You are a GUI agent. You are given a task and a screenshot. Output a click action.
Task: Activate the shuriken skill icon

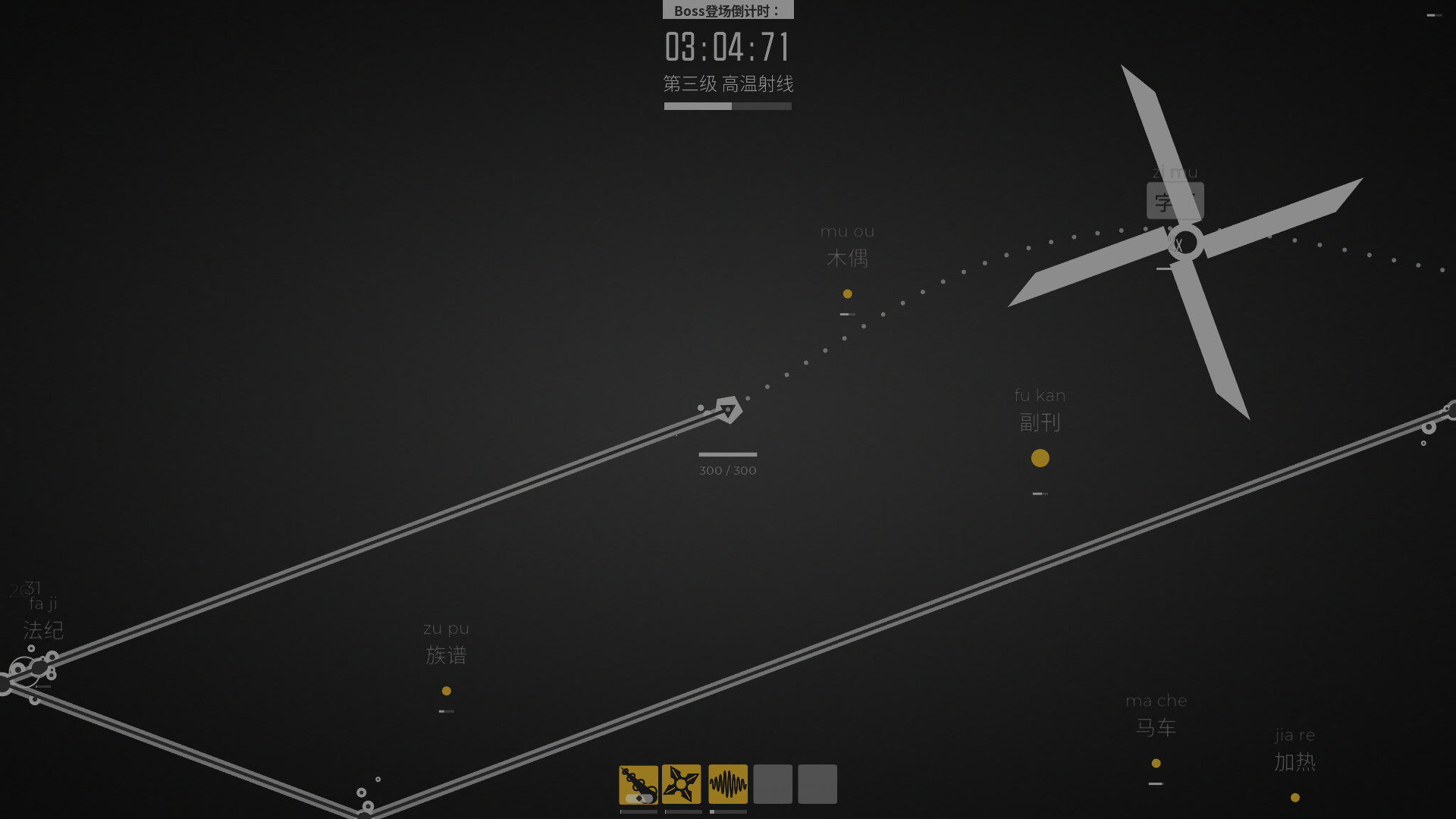tap(682, 784)
